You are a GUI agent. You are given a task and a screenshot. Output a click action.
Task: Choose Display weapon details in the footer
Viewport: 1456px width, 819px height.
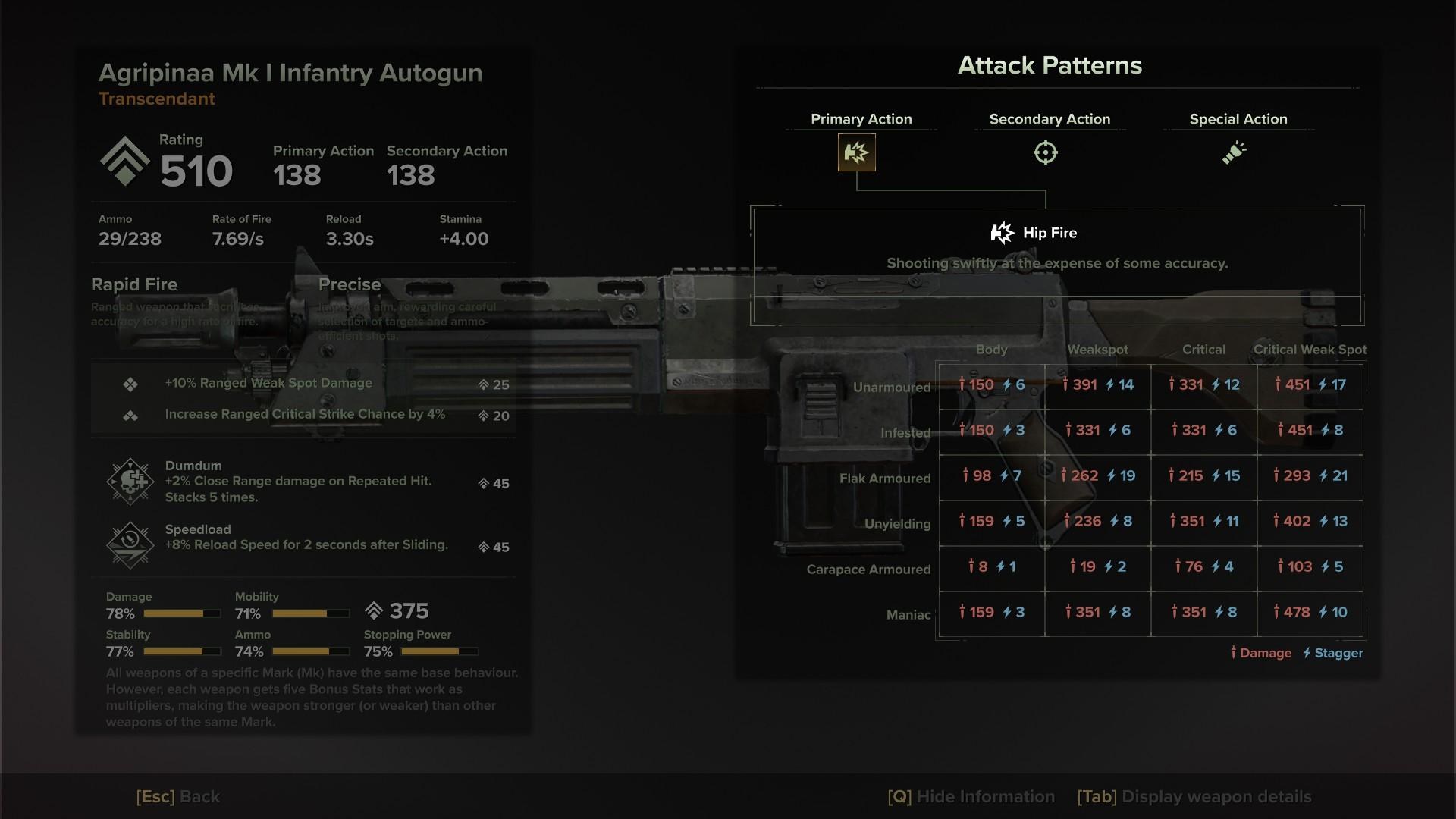[x=1194, y=796]
